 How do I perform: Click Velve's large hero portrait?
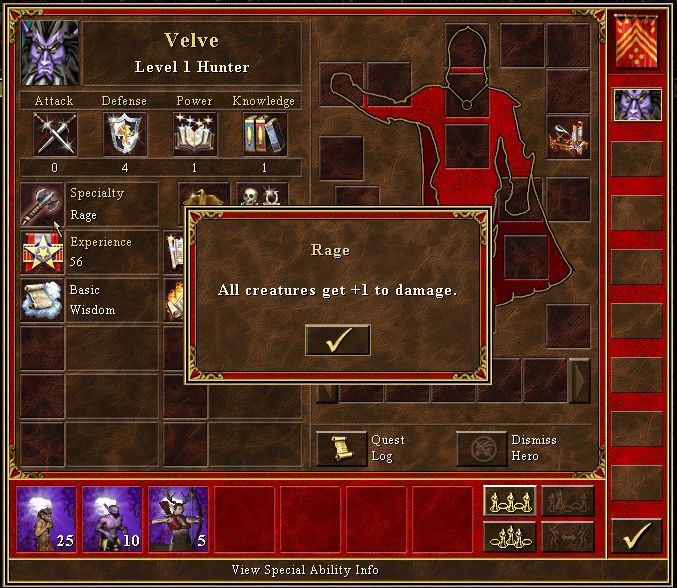pos(46,55)
